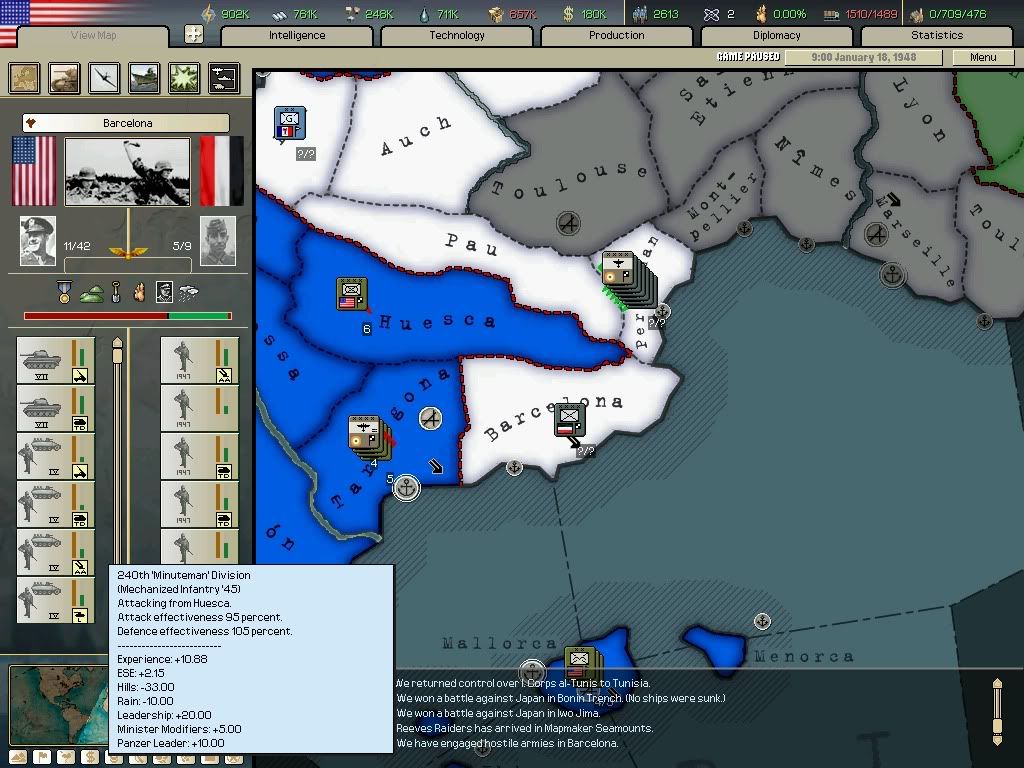Select the View Map tab
Screen dimensions: 1024x768
[94, 36]
